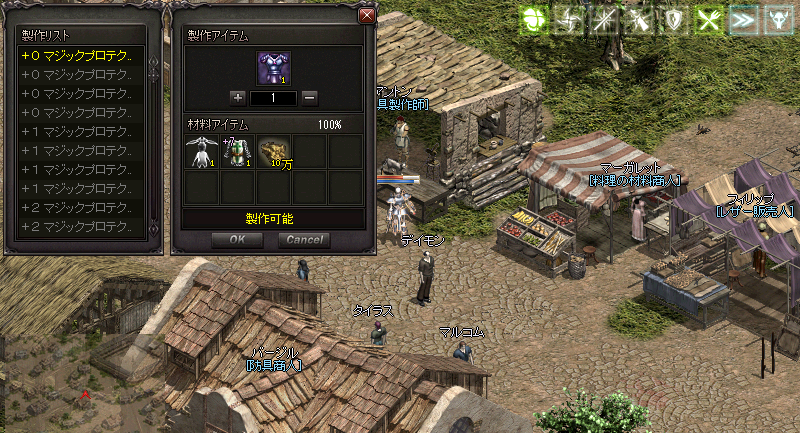Select the white figure material slot

pos(201,150)
